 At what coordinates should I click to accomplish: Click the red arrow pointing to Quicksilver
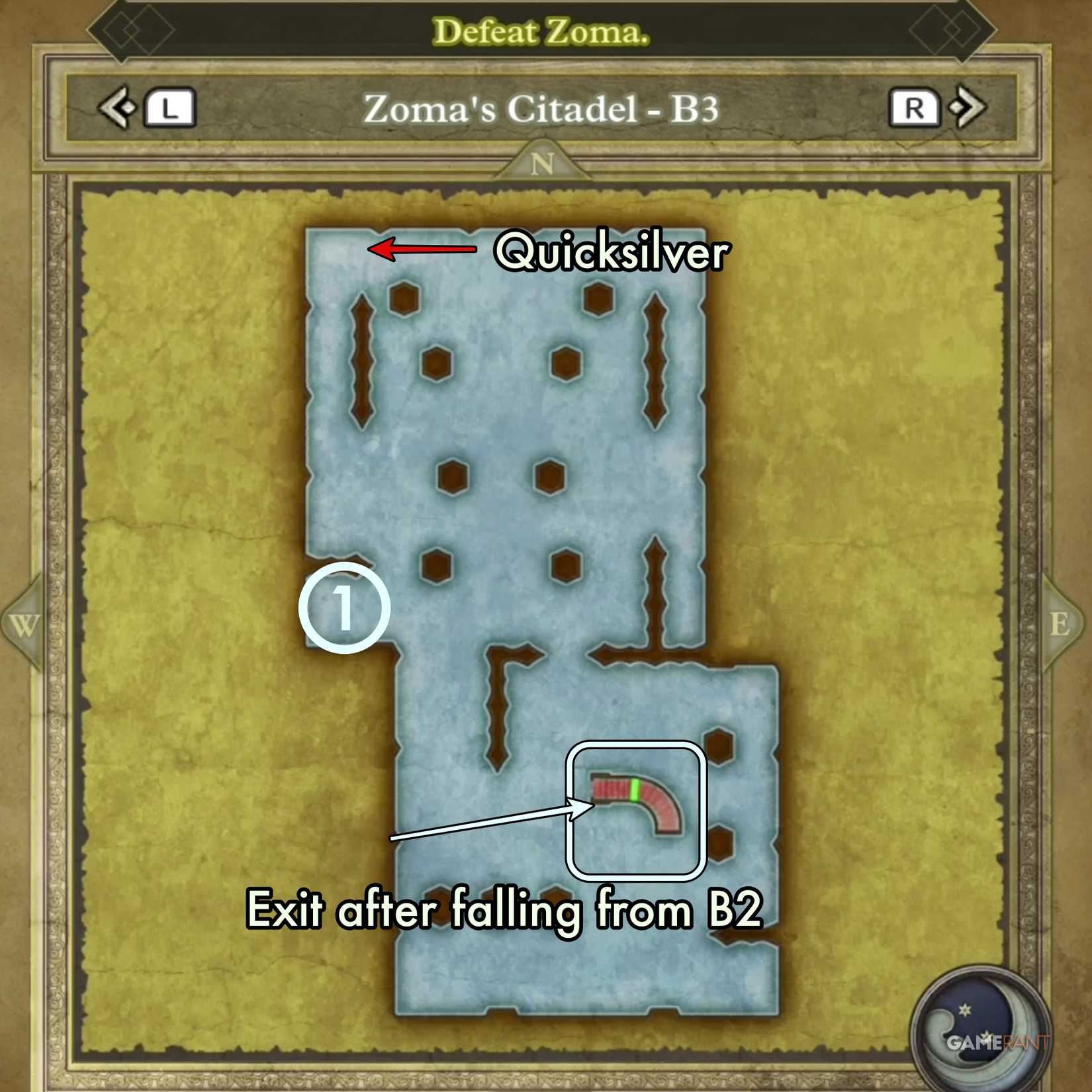coord(424,250)
